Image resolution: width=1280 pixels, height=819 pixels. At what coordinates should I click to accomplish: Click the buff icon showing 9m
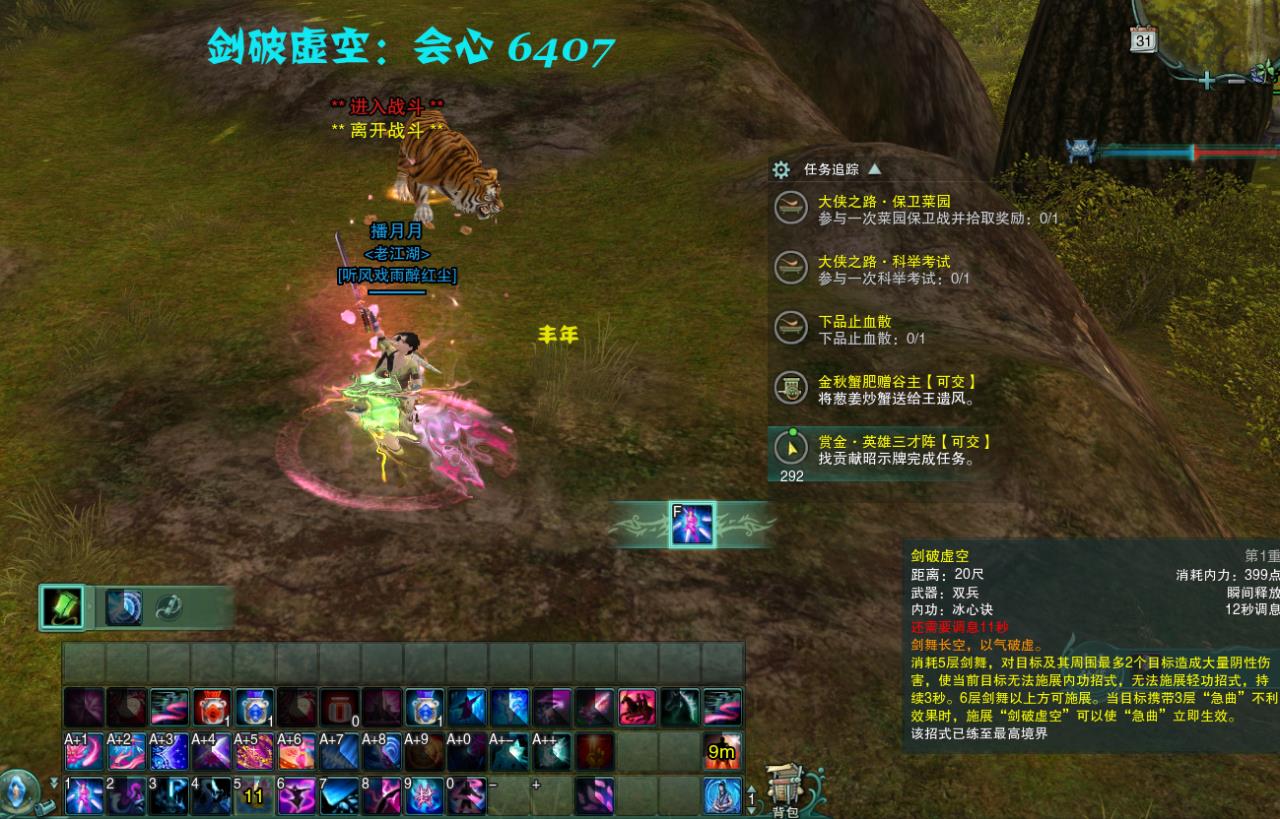tap(721, 752)
